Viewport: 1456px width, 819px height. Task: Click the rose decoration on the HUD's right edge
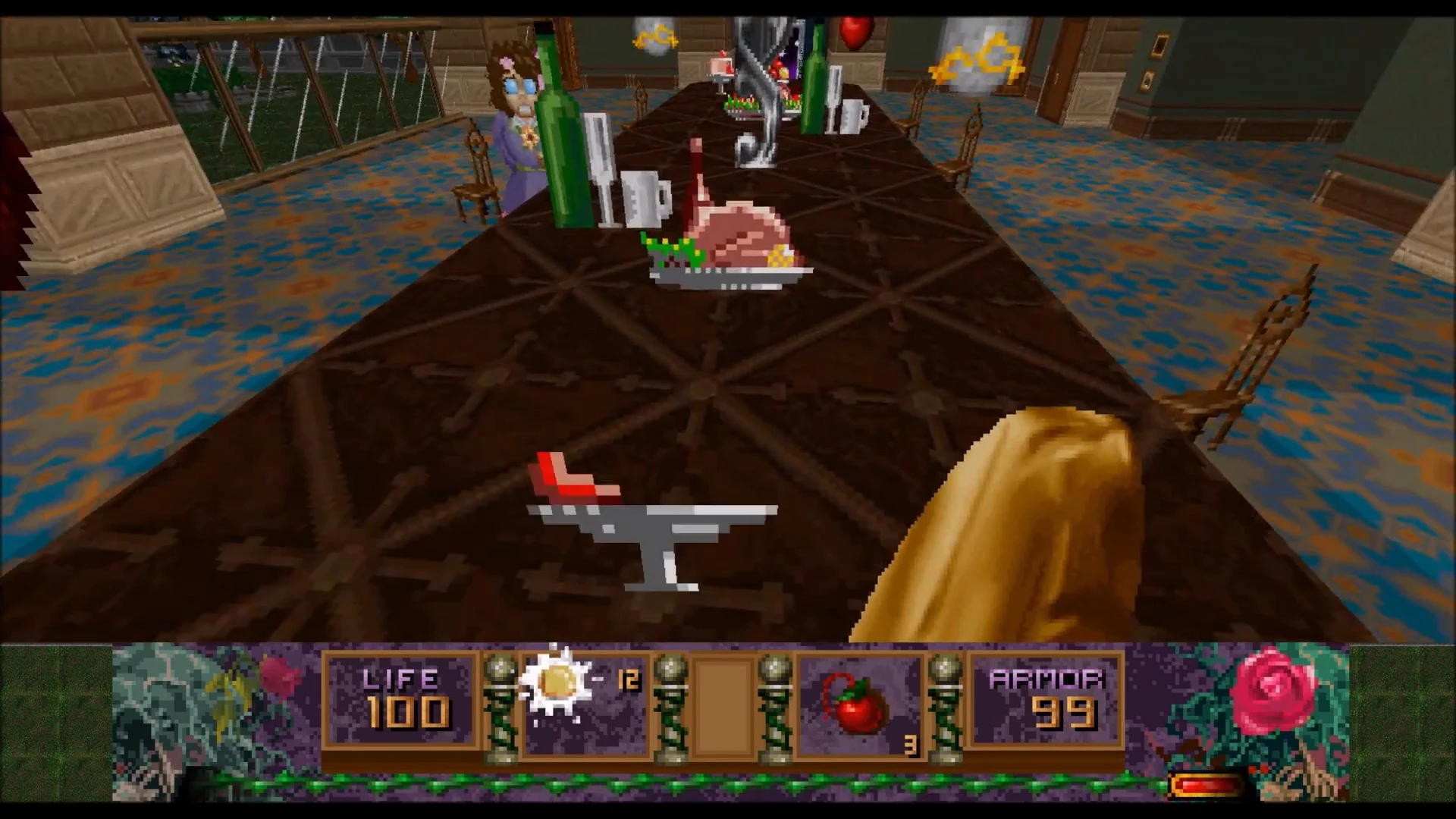1274,690
